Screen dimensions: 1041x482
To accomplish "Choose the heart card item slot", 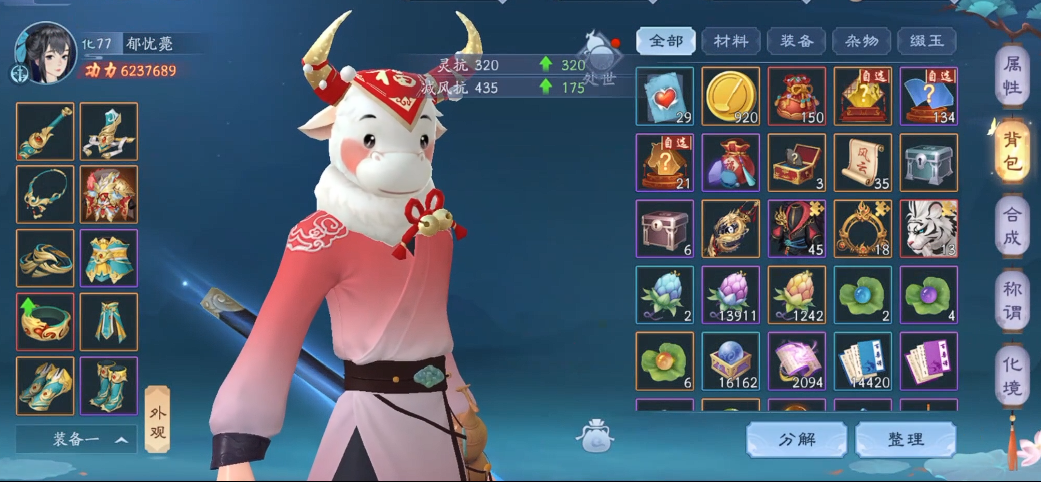I will click(x=665, y=96).
